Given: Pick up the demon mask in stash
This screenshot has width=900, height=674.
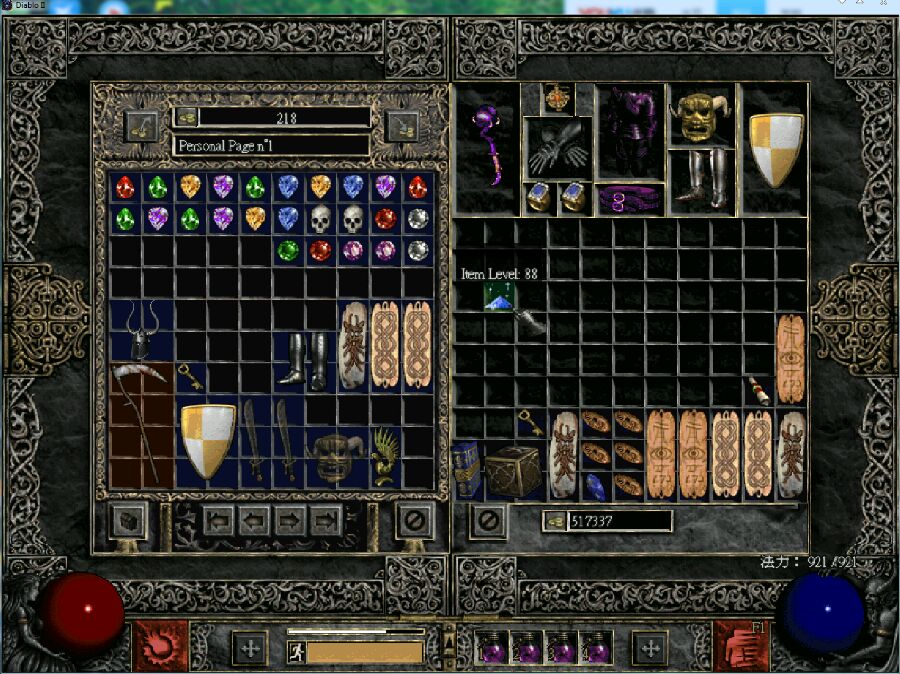Looking at the screenshot, I should pos(337,457).
